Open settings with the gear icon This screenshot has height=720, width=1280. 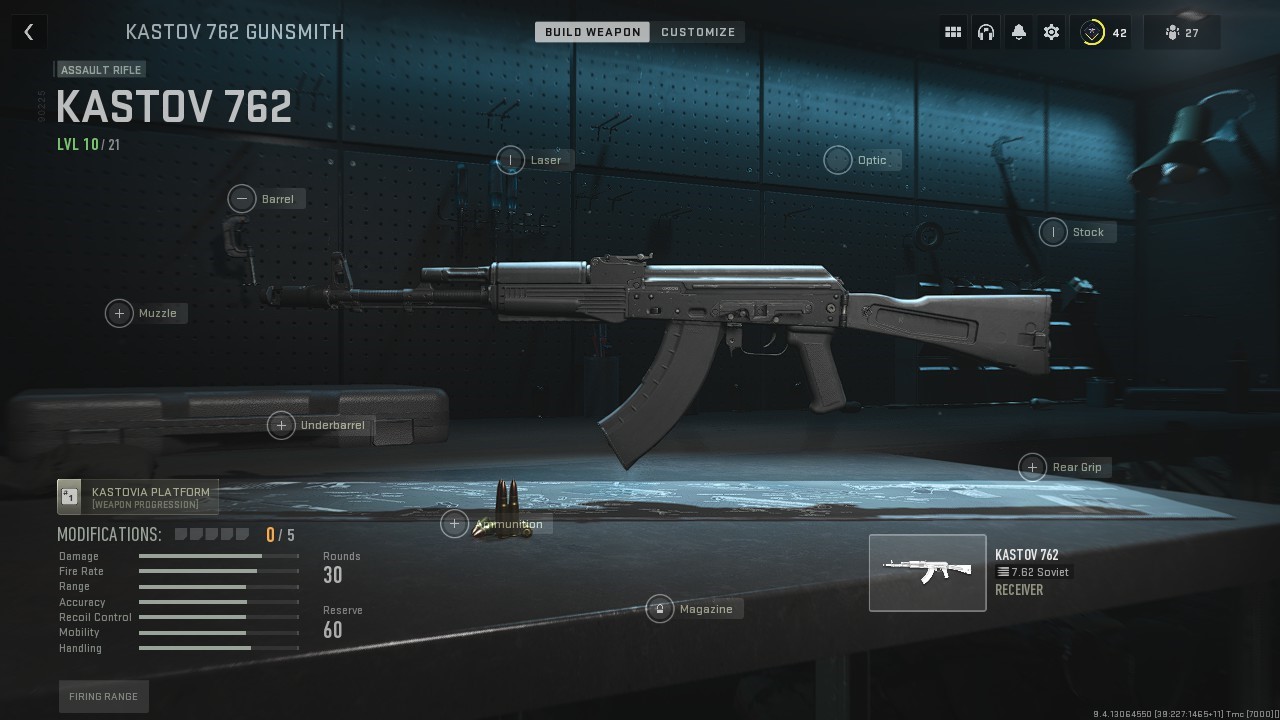(1051, 32)
